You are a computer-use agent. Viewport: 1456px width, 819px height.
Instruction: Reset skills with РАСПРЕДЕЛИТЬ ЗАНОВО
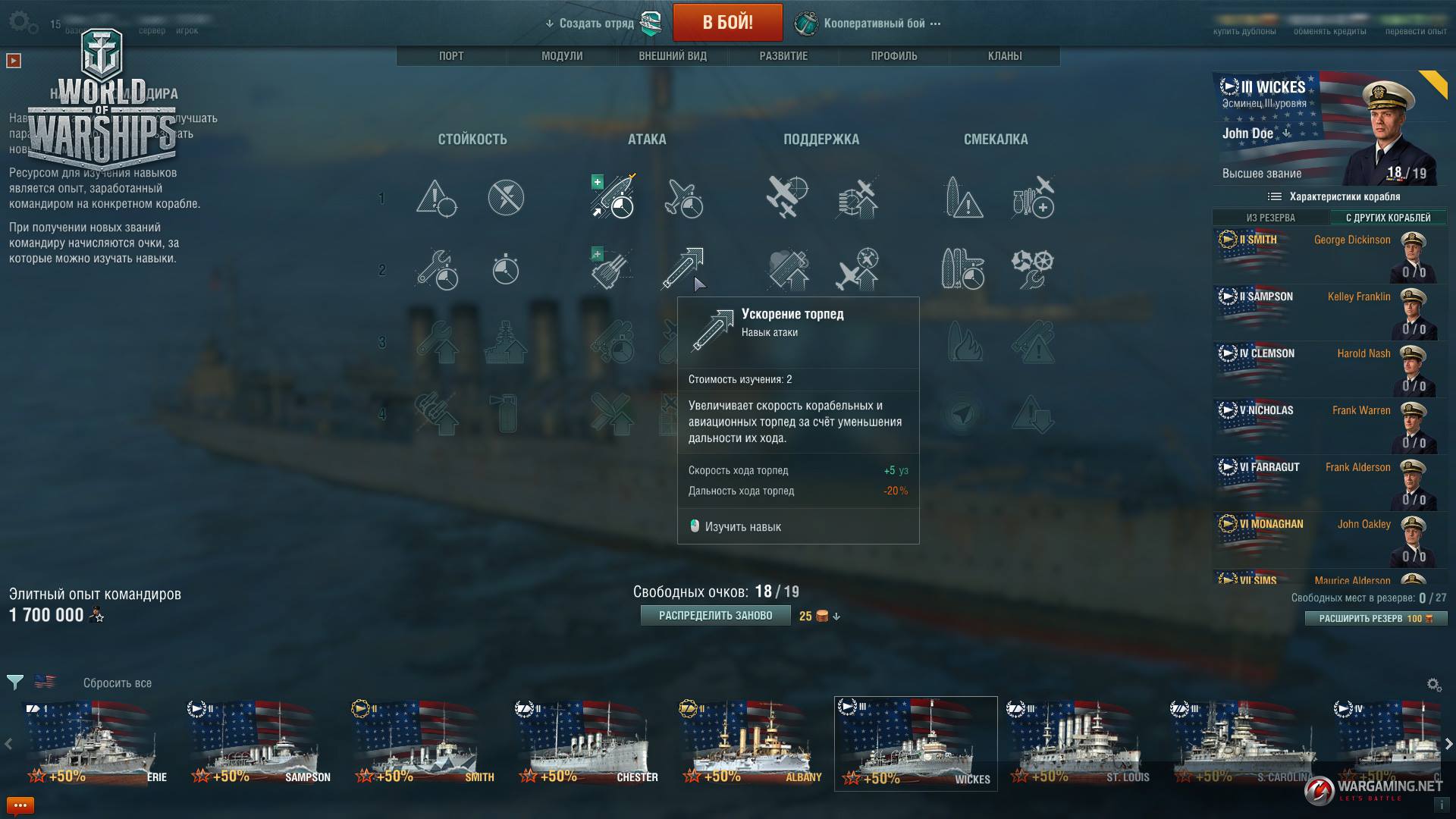click(715, 616)
